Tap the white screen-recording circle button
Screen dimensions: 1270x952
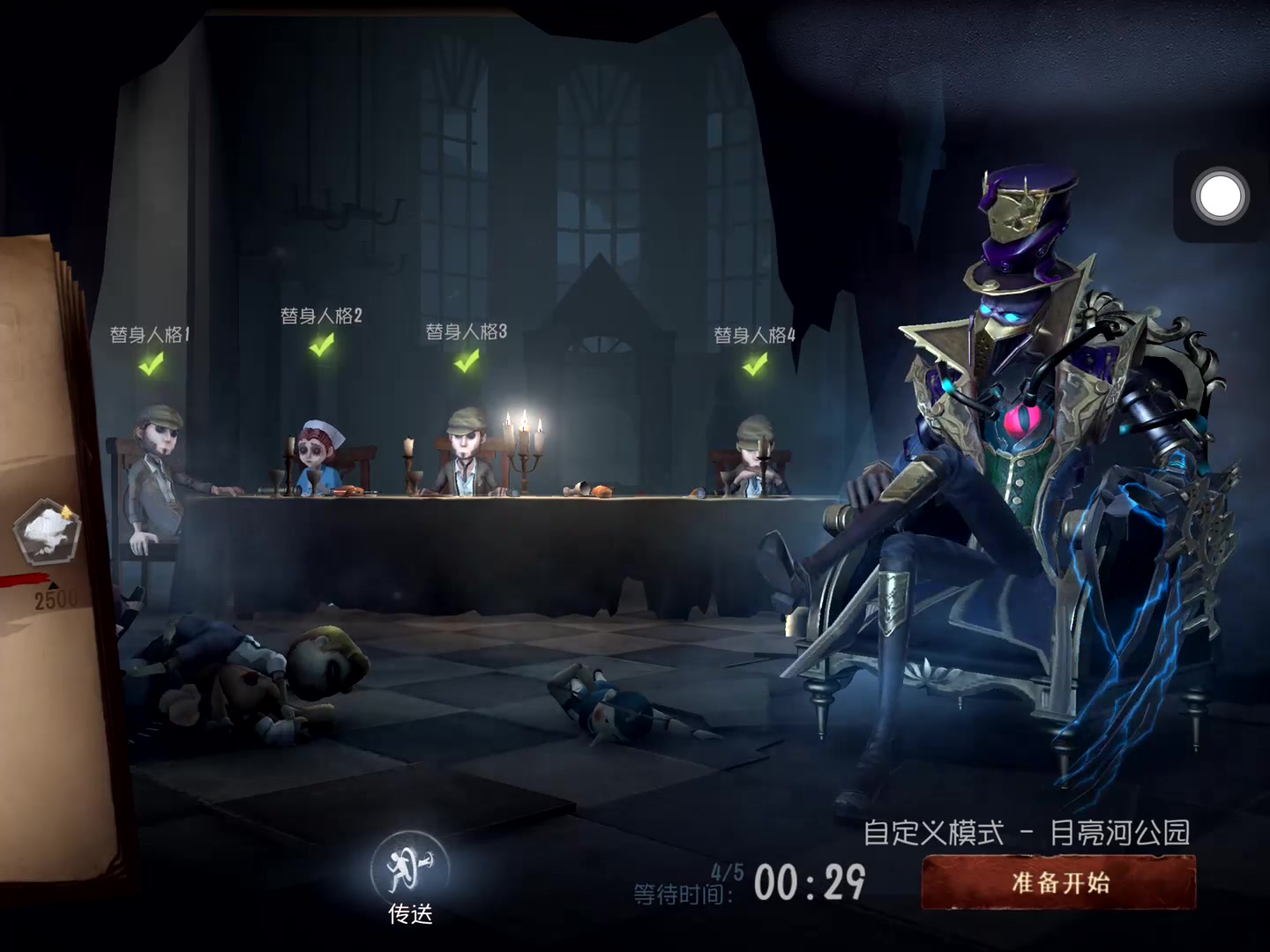tap(1220, 196)
